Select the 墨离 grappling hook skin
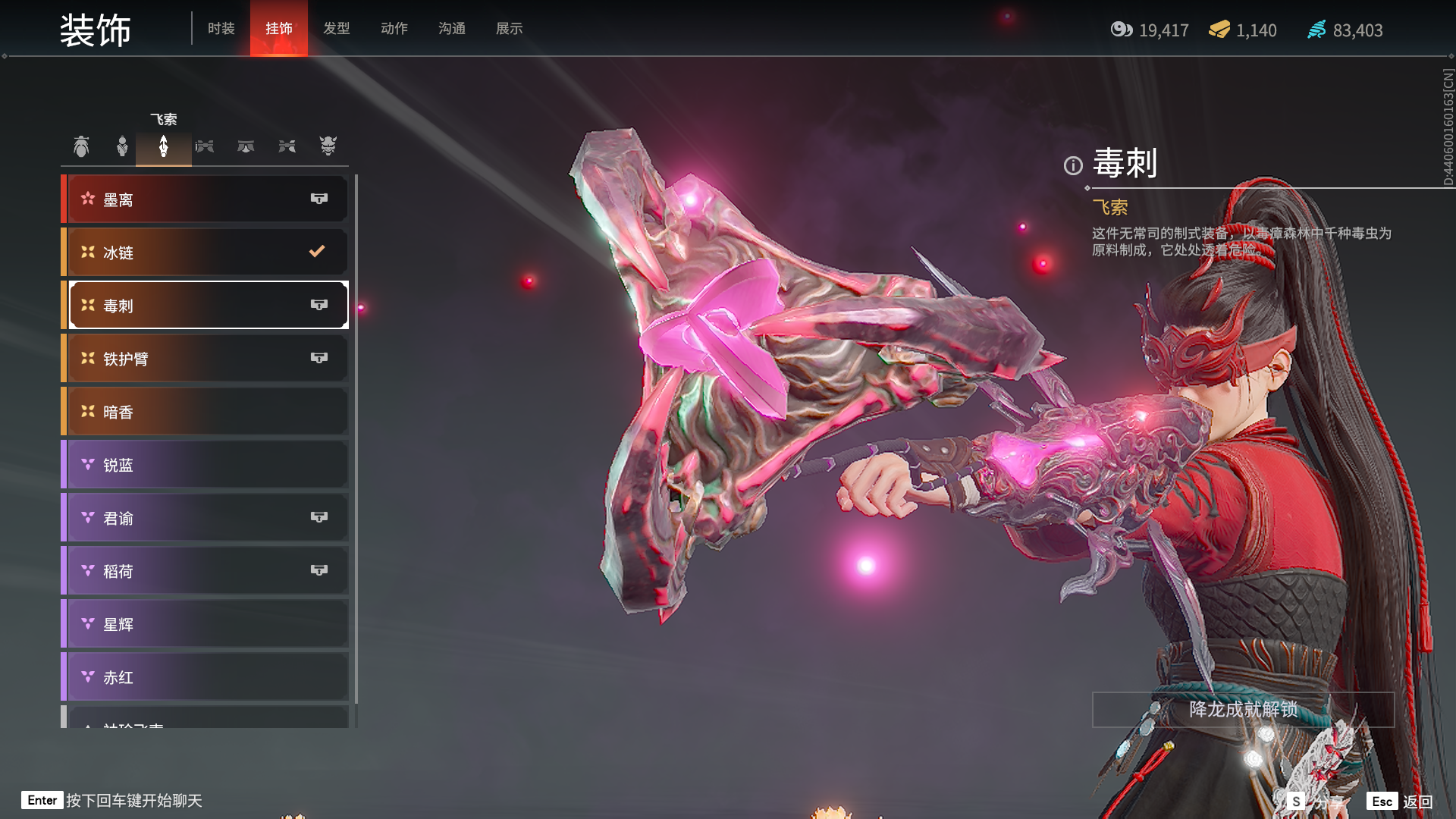This screenshot has height=819, width=1456. [x=206, y=199]
